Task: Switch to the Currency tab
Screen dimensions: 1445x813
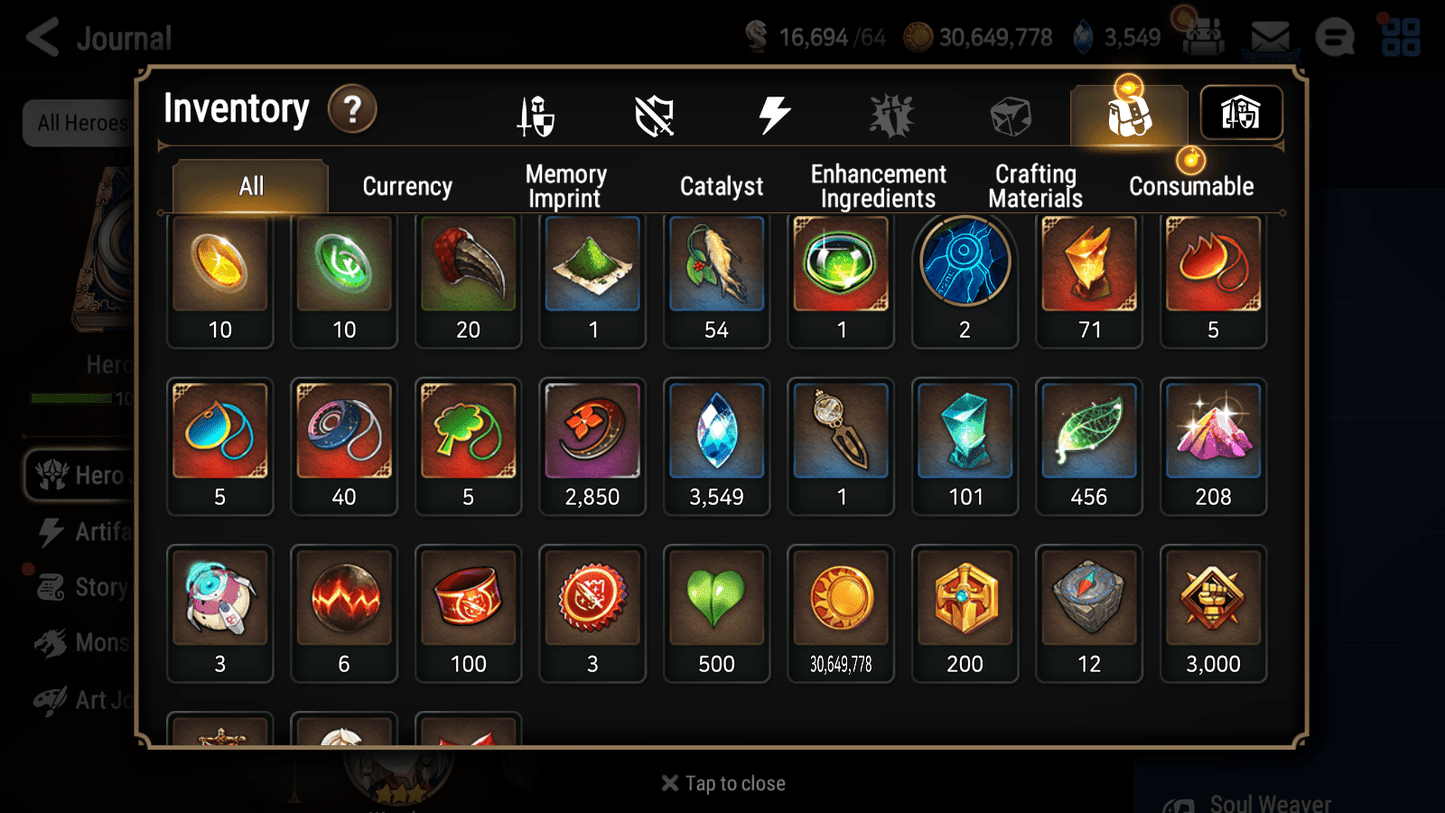Action: click(407, 185)
